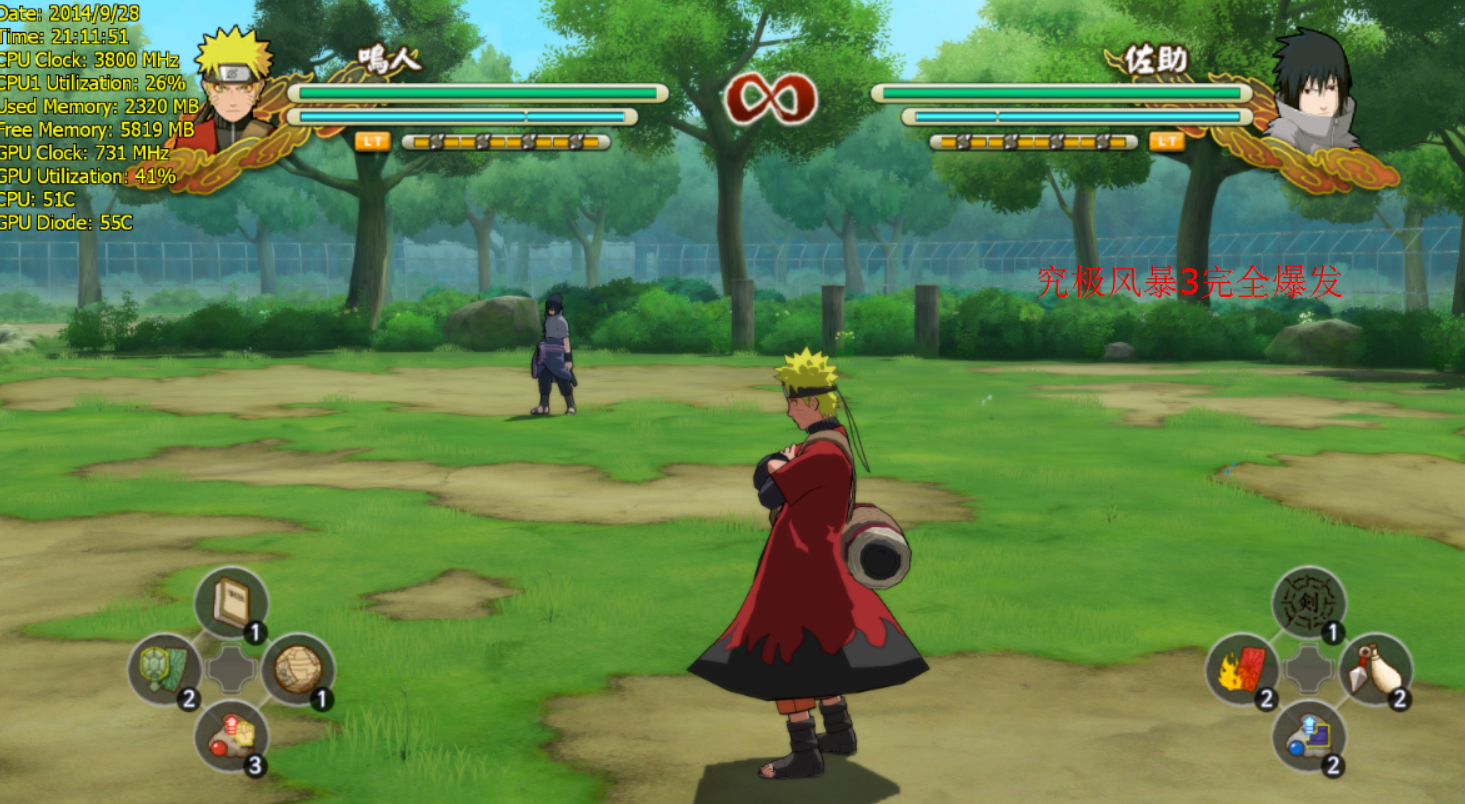
Task: Select the cracked sword seal item
Action: (1308, 603)
